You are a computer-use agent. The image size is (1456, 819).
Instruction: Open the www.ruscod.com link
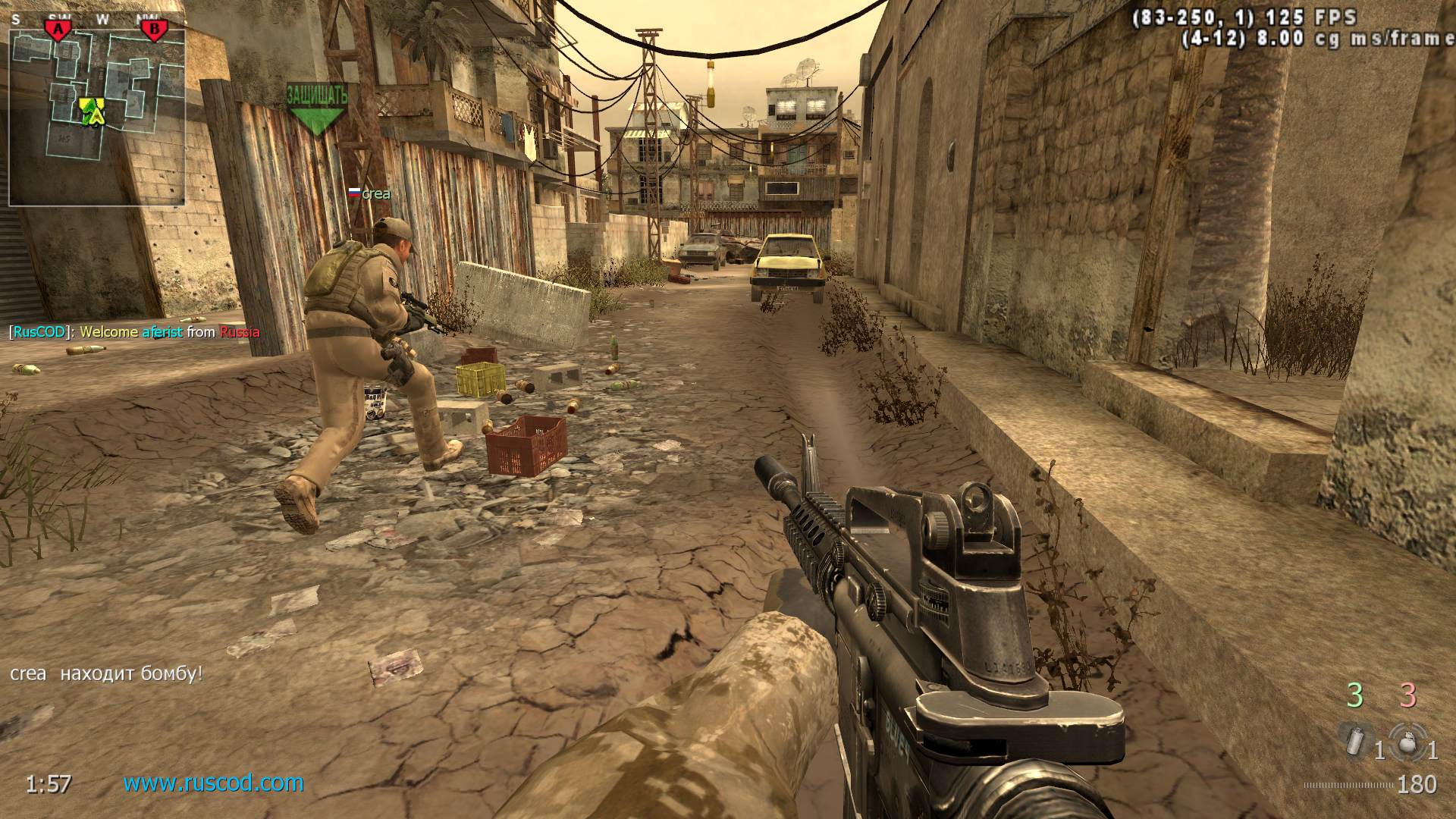(213, 783)
